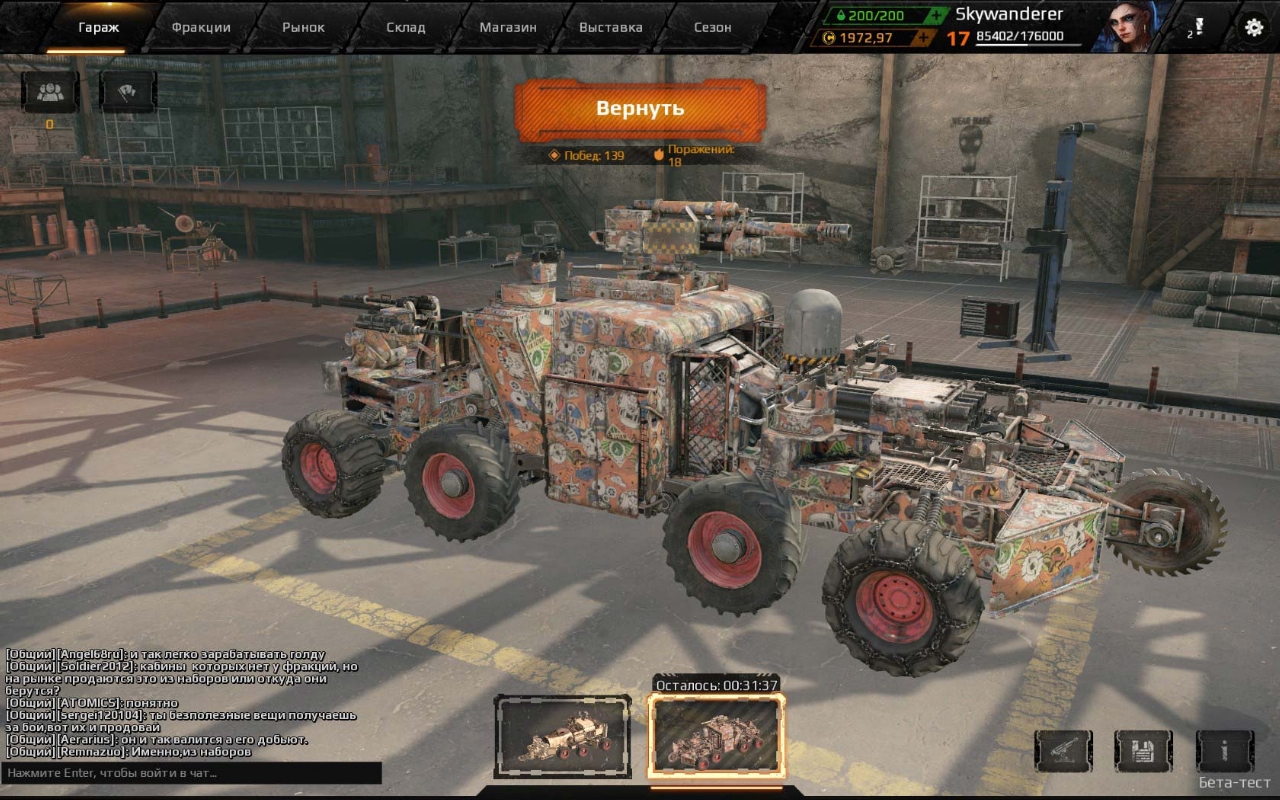Image resolution: width=1280 pixels, height=800 pixels.
Task: Click the floppy disk save button
Action: pos(1144,750)
